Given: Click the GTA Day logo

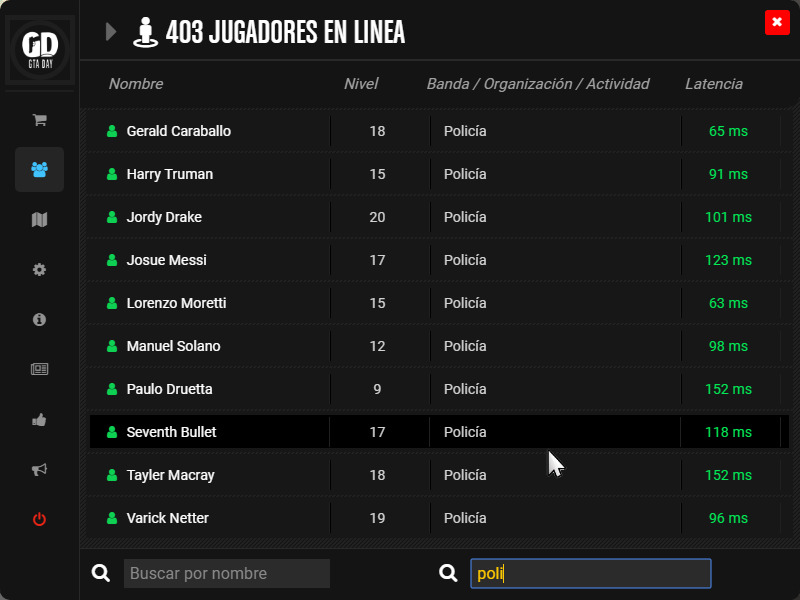Looking at the screenshot, I should coord(40,48).
